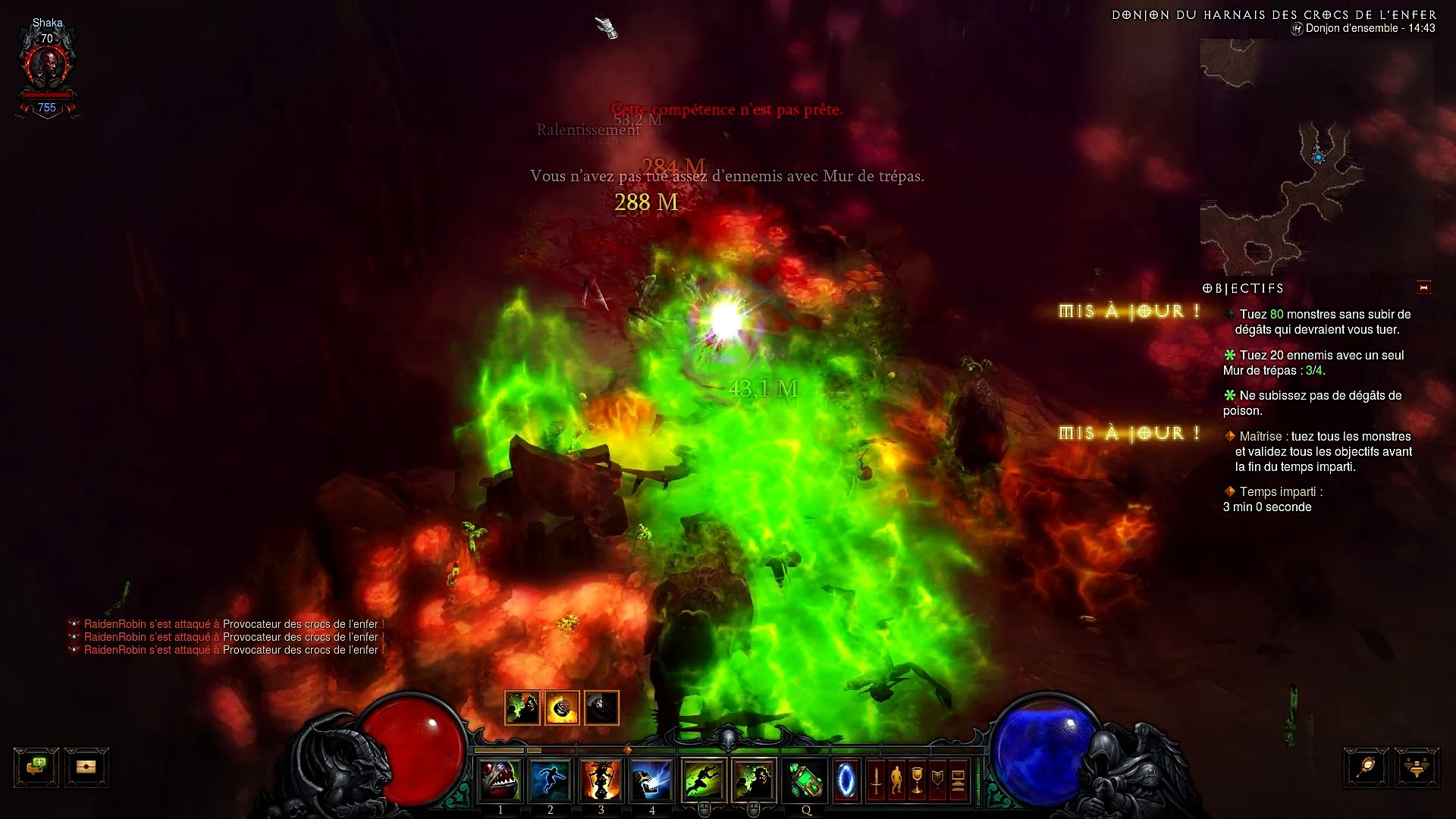Open the chat speech-bubble button
The height and width of the screenshot is (819, 1456).
(36, 767)
